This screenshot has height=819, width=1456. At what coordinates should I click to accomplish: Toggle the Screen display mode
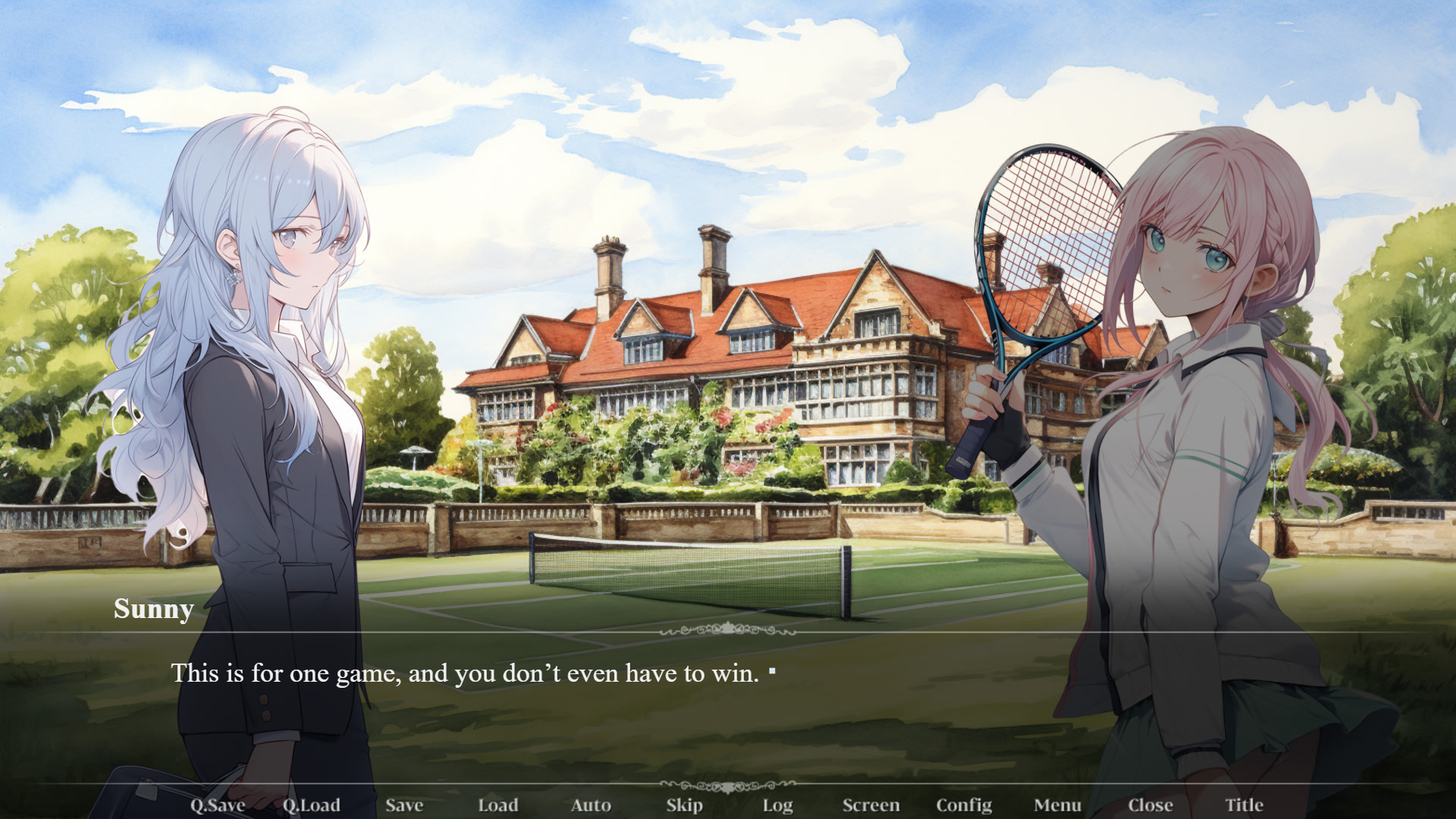coord(871,805)
